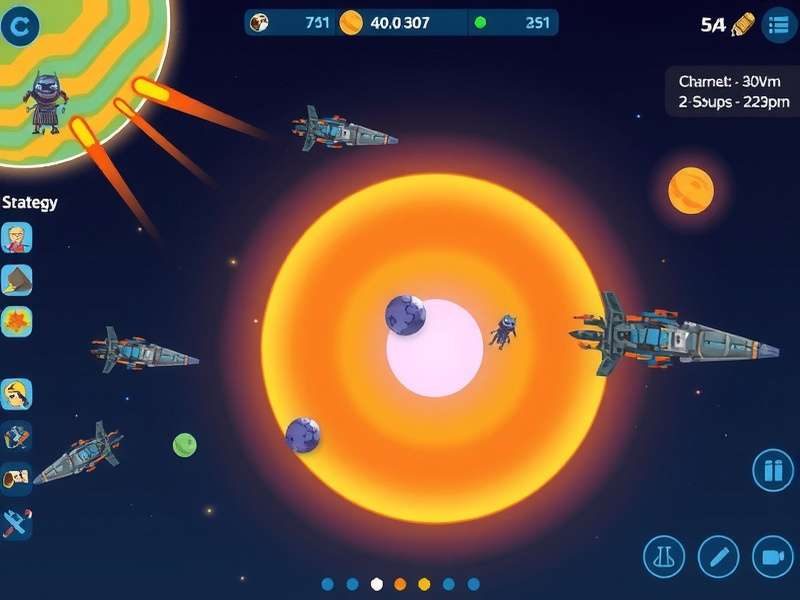Select the pencil edit button
This screenshot has height=600, width=800.
[x=718, y=555]
